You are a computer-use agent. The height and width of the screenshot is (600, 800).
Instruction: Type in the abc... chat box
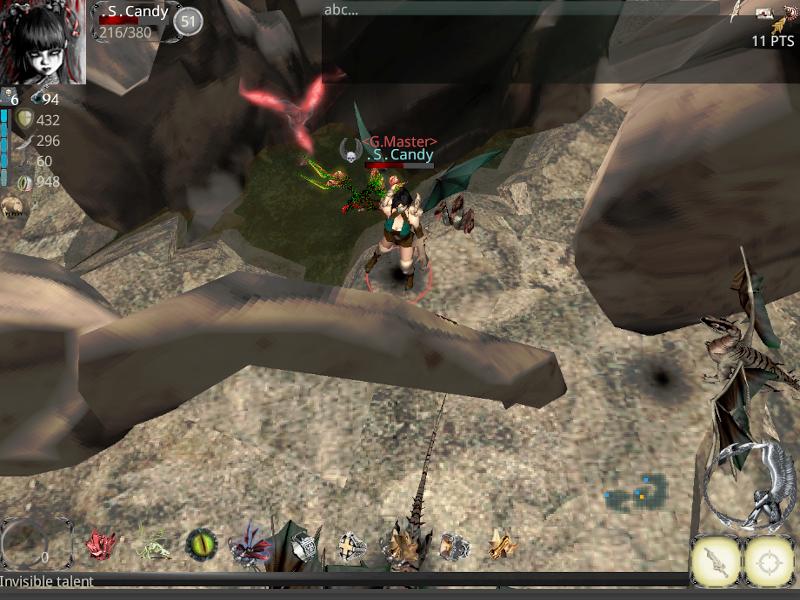520,11
